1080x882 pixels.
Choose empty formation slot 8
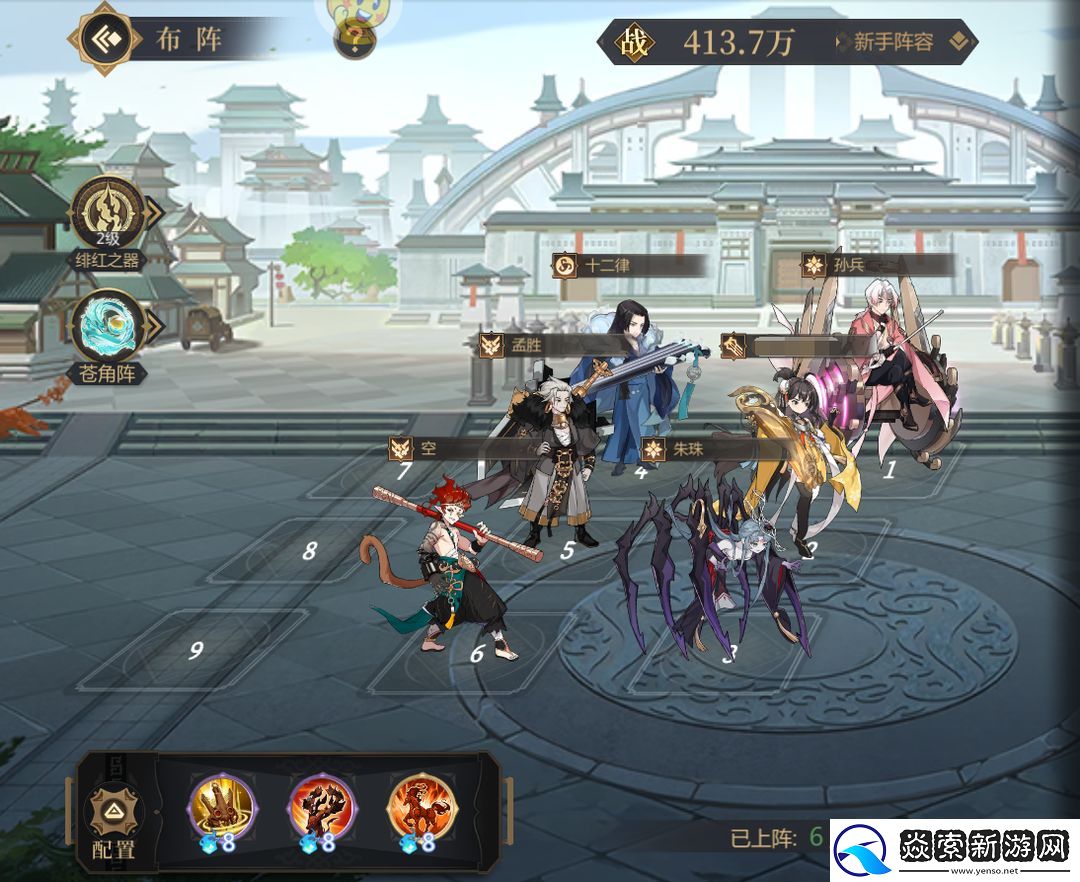point(309,550)
